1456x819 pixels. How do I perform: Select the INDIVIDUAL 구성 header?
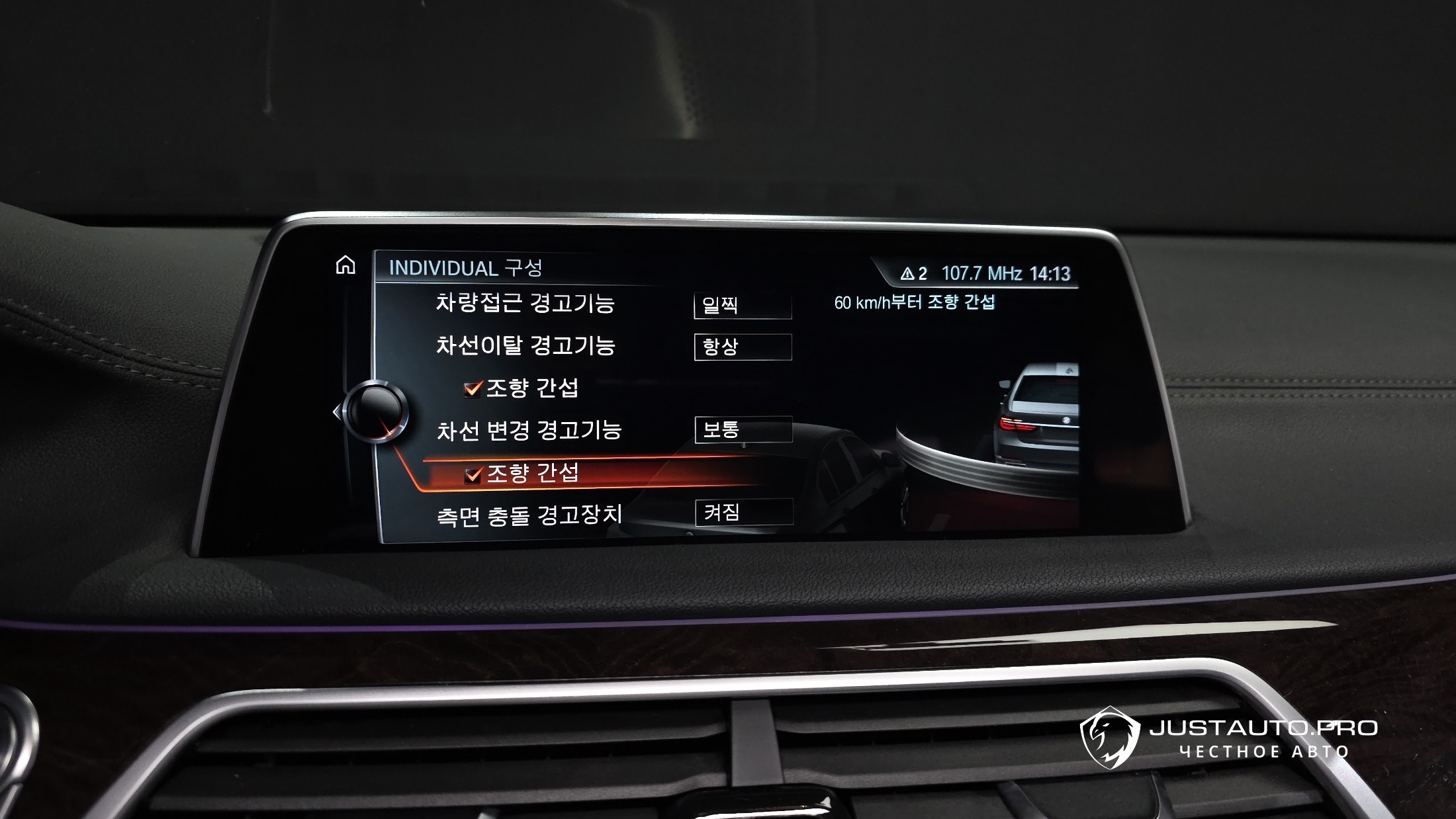[x=465, y=268]
